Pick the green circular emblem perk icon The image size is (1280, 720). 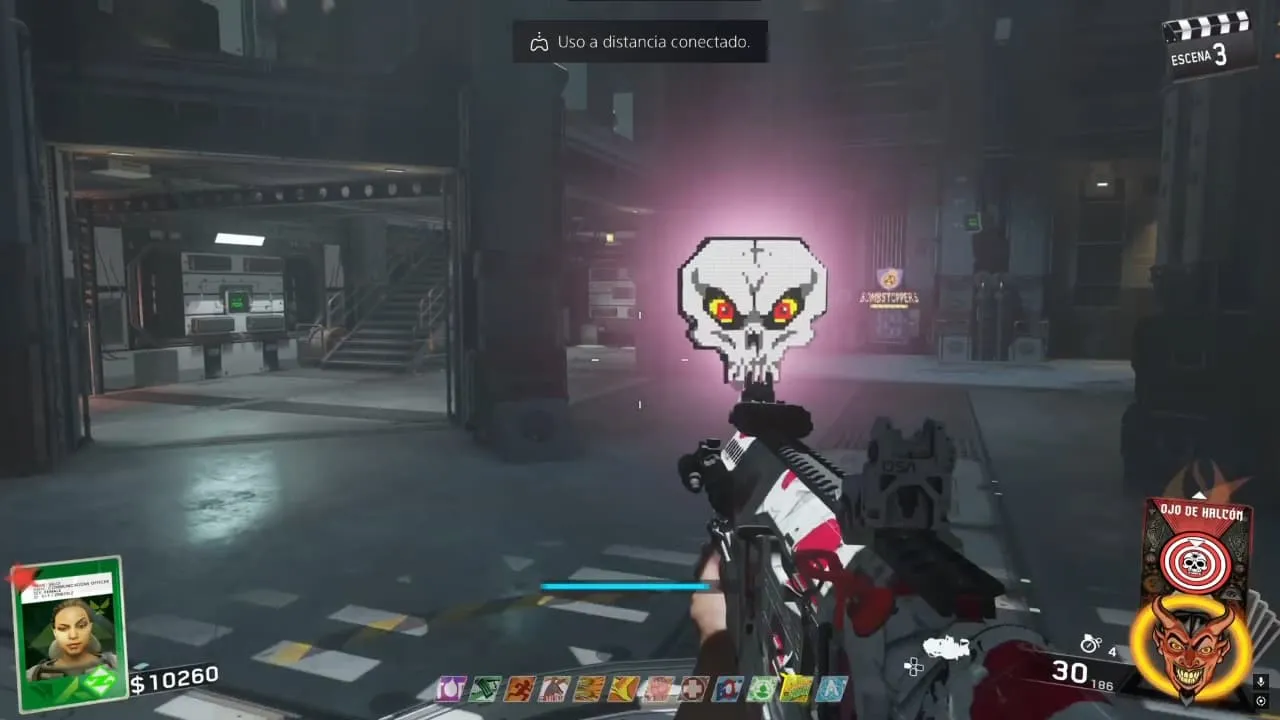[763, 689]
